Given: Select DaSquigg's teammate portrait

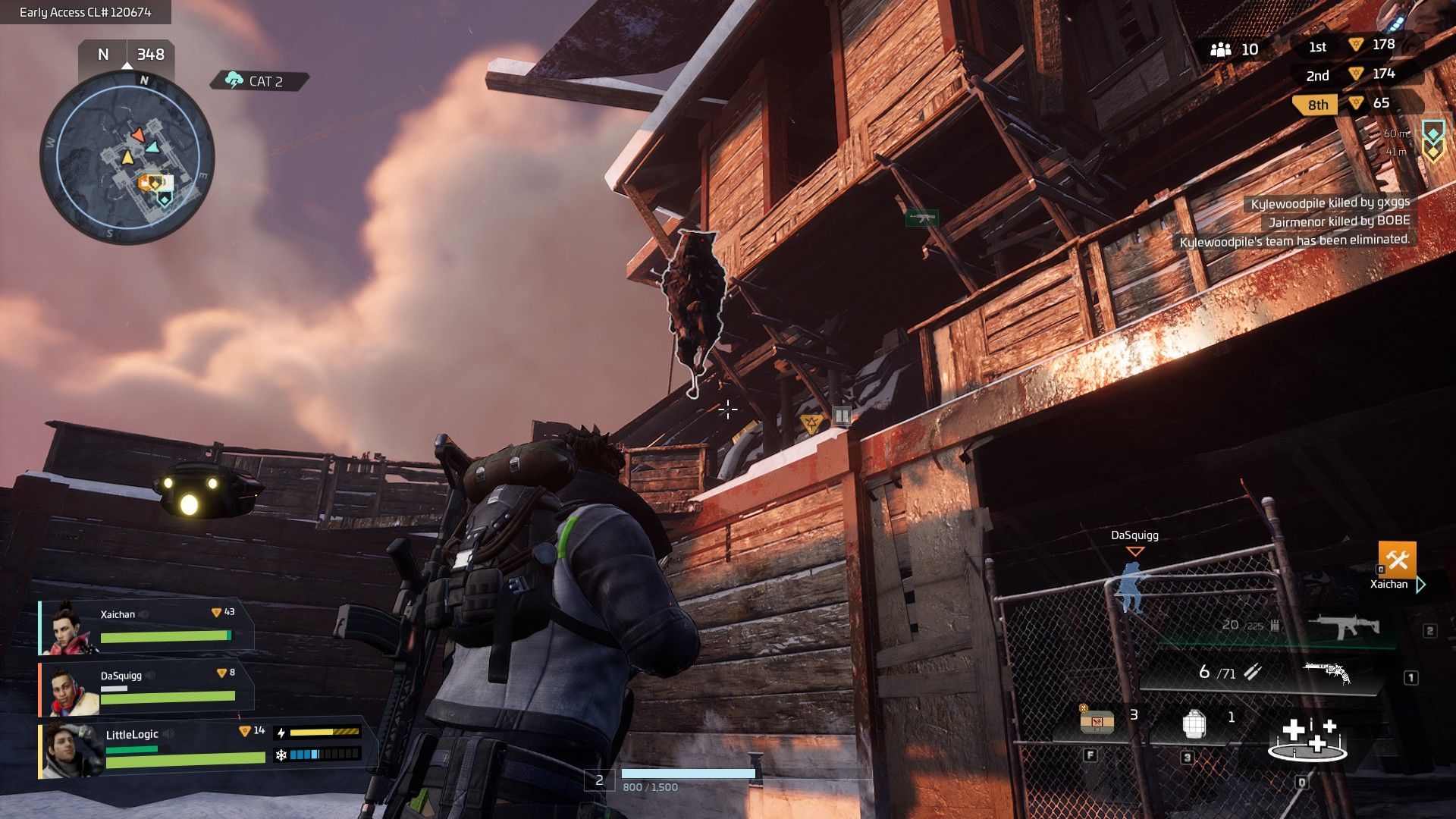Looking at the screenshot, I should (68, 690).
